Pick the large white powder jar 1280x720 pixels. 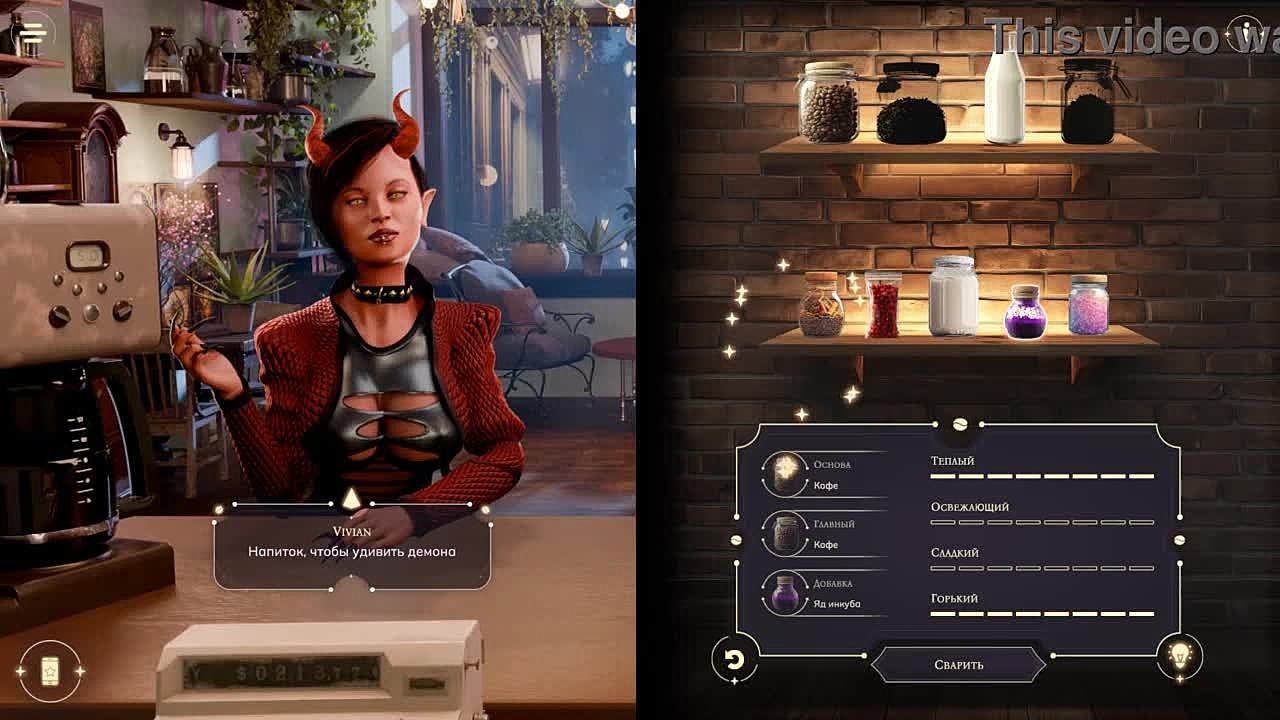pyautogui.click(x=953, y=297)
